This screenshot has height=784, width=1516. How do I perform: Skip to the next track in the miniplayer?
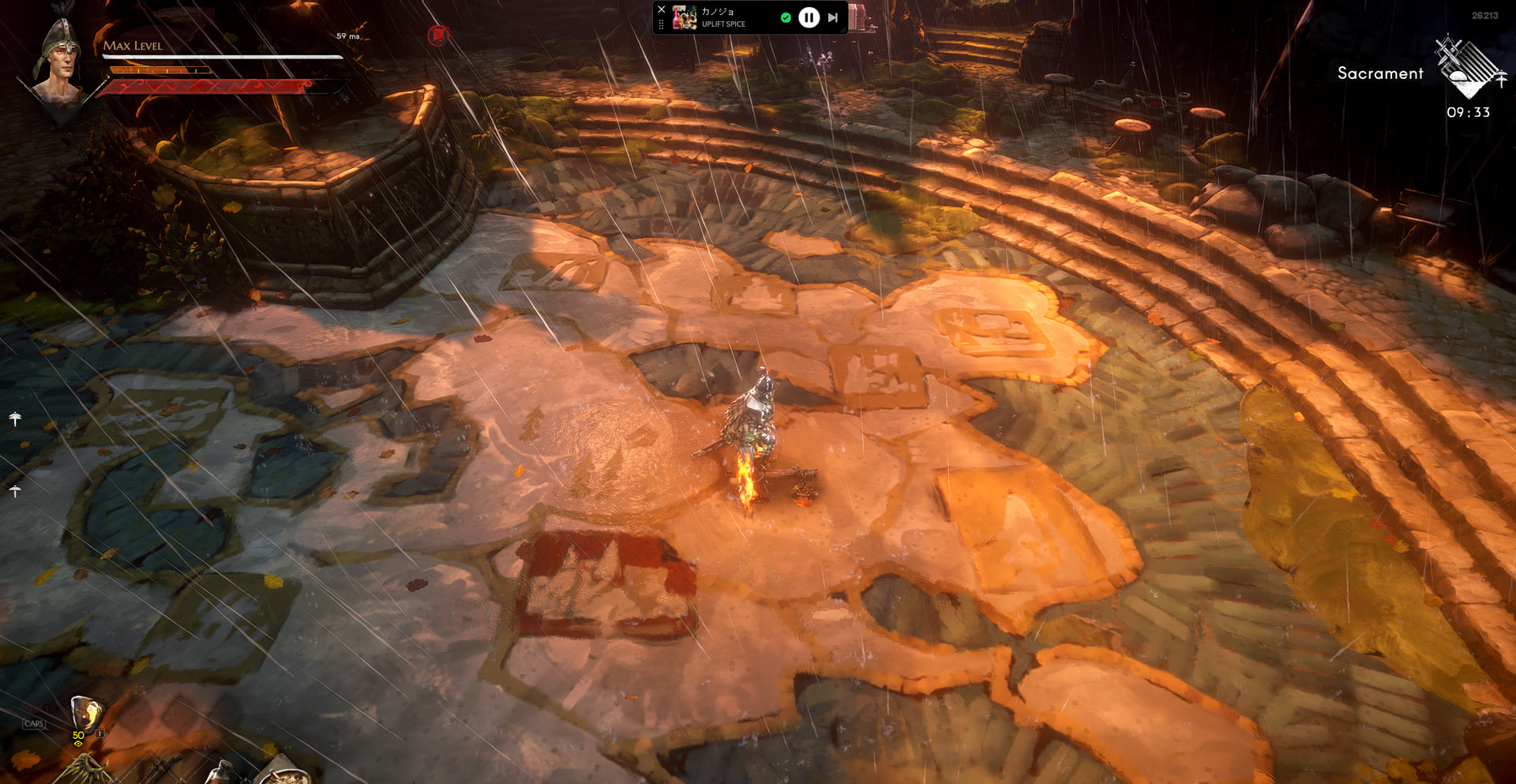pyautogui.click(x=833, y=17)
